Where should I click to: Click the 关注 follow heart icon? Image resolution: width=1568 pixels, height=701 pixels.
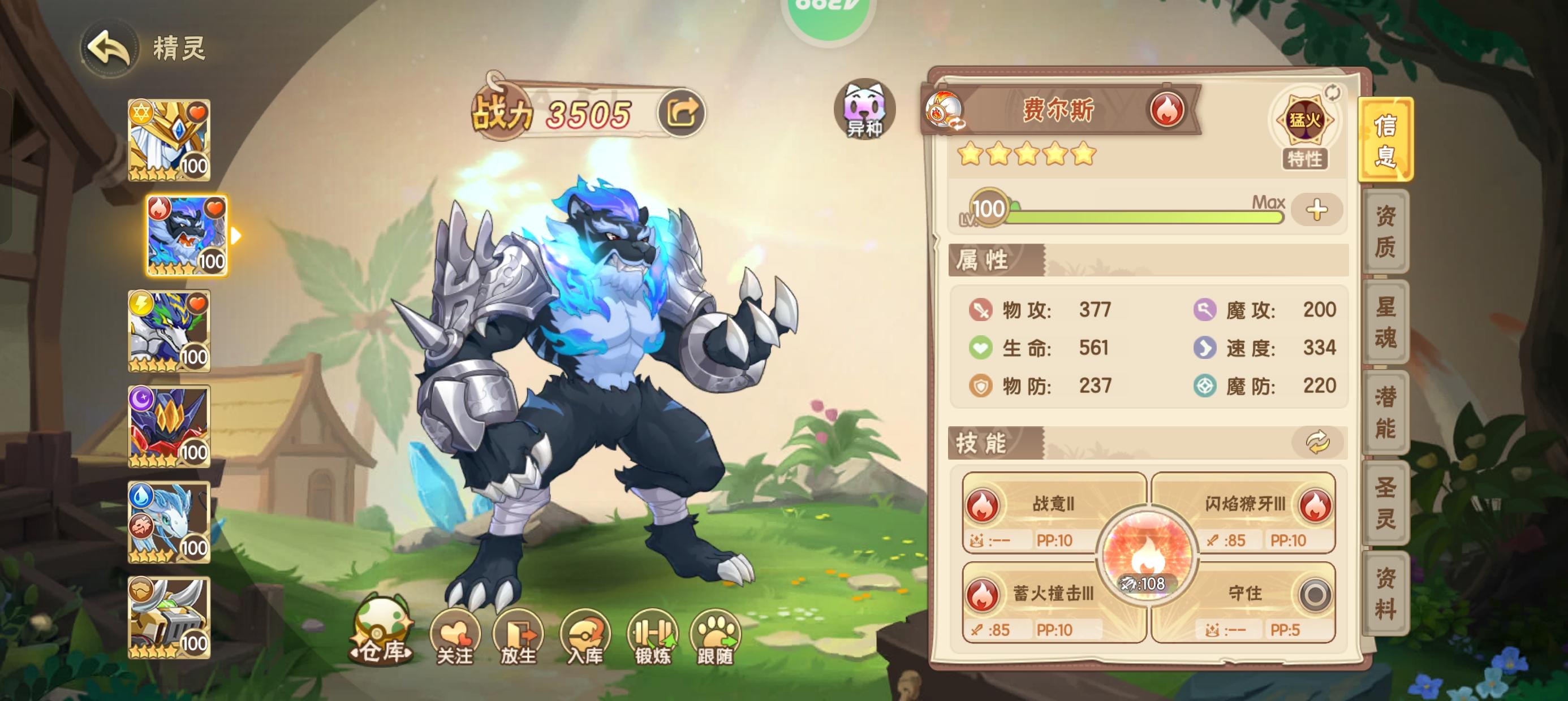pyautogui.click(x=455, y=635)
